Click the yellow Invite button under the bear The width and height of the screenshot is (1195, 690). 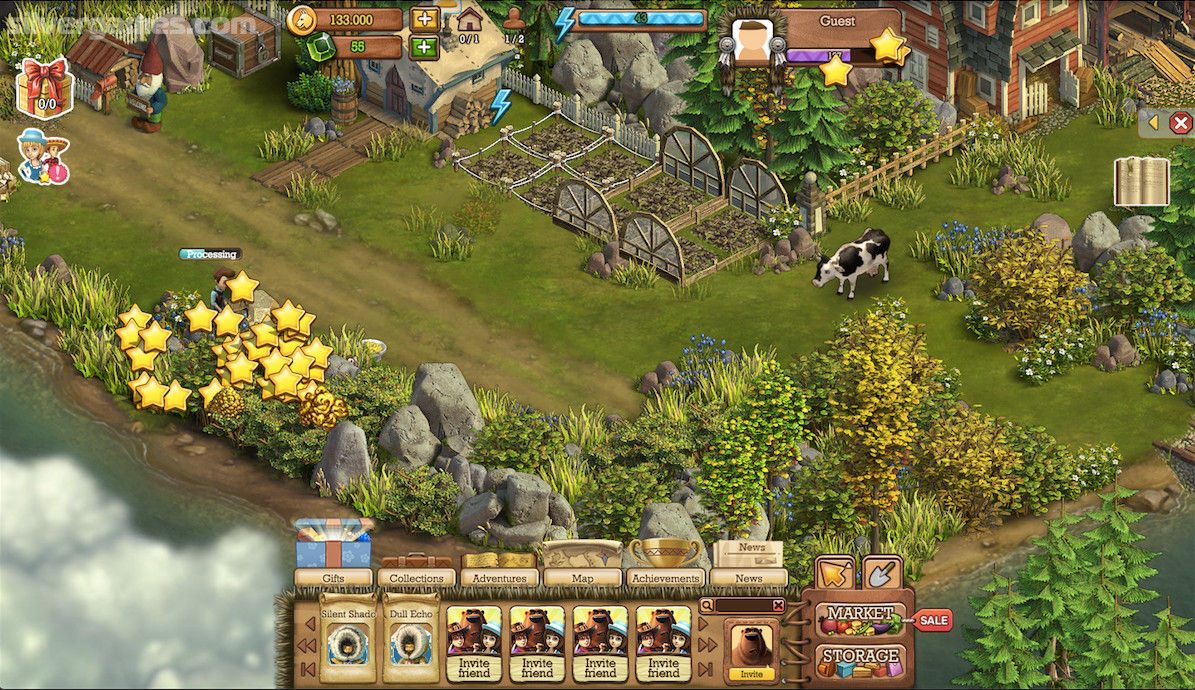[751, 674]
